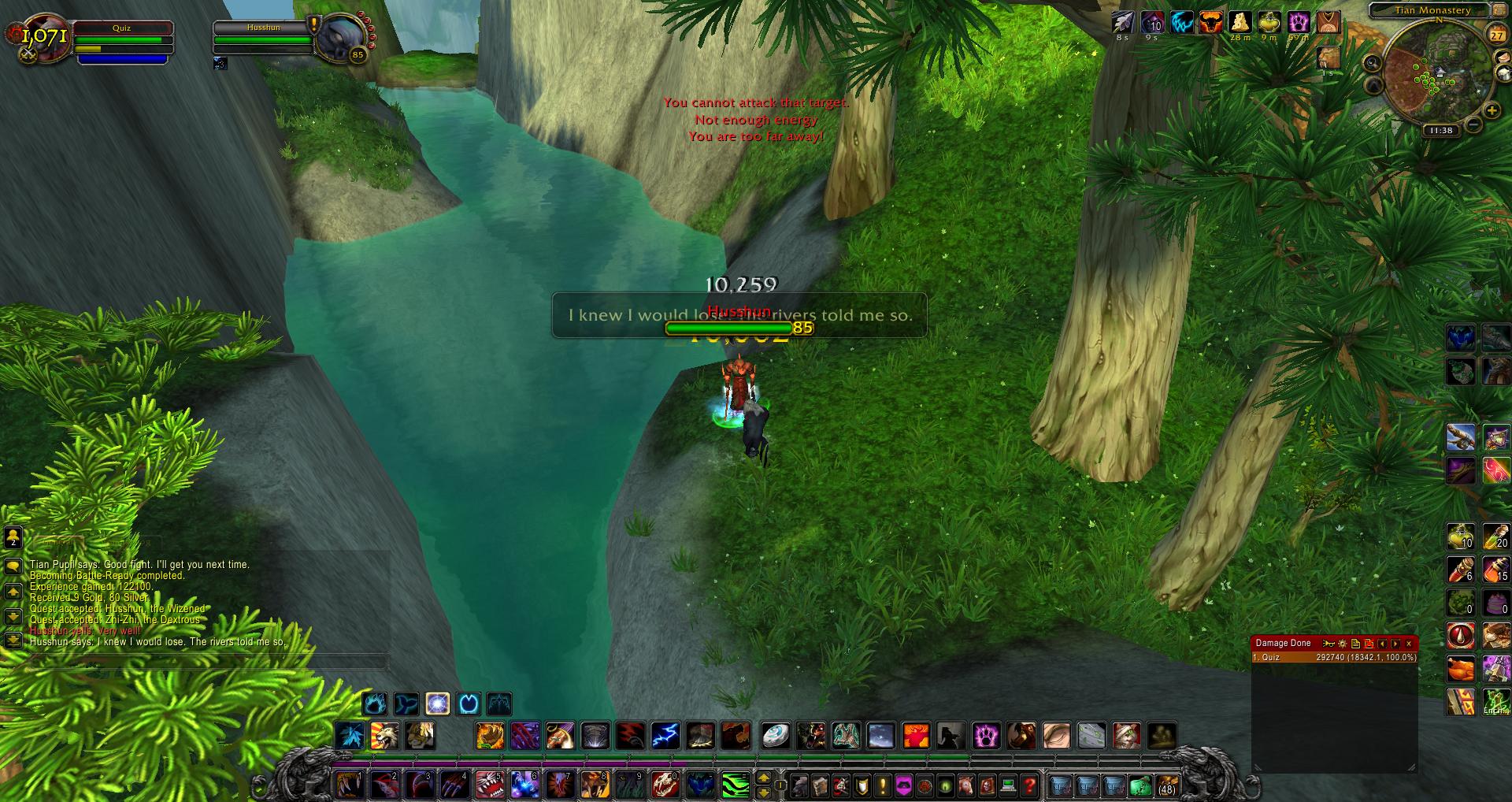Zoom out the minimap with minus button
Viewport: 1512px width, 802px height.
pos(1473,125)
